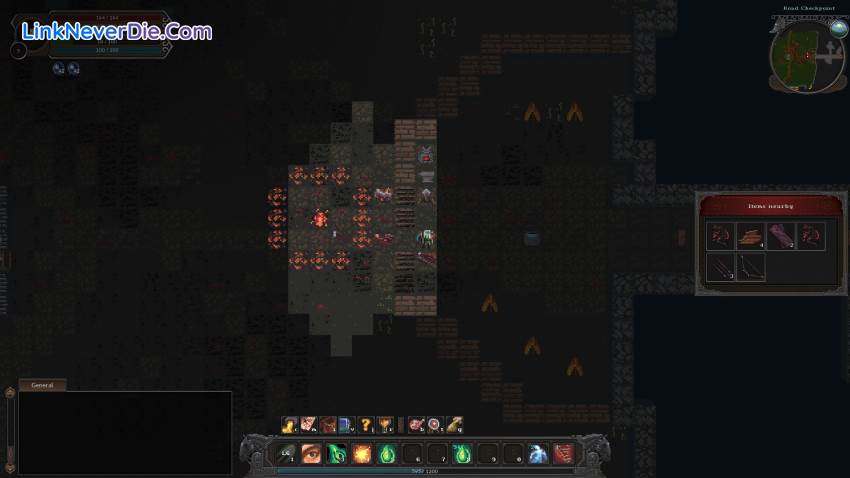850x478 pixels.
Task: Select the first hotbar slot with sword
Action: (287, 453)
